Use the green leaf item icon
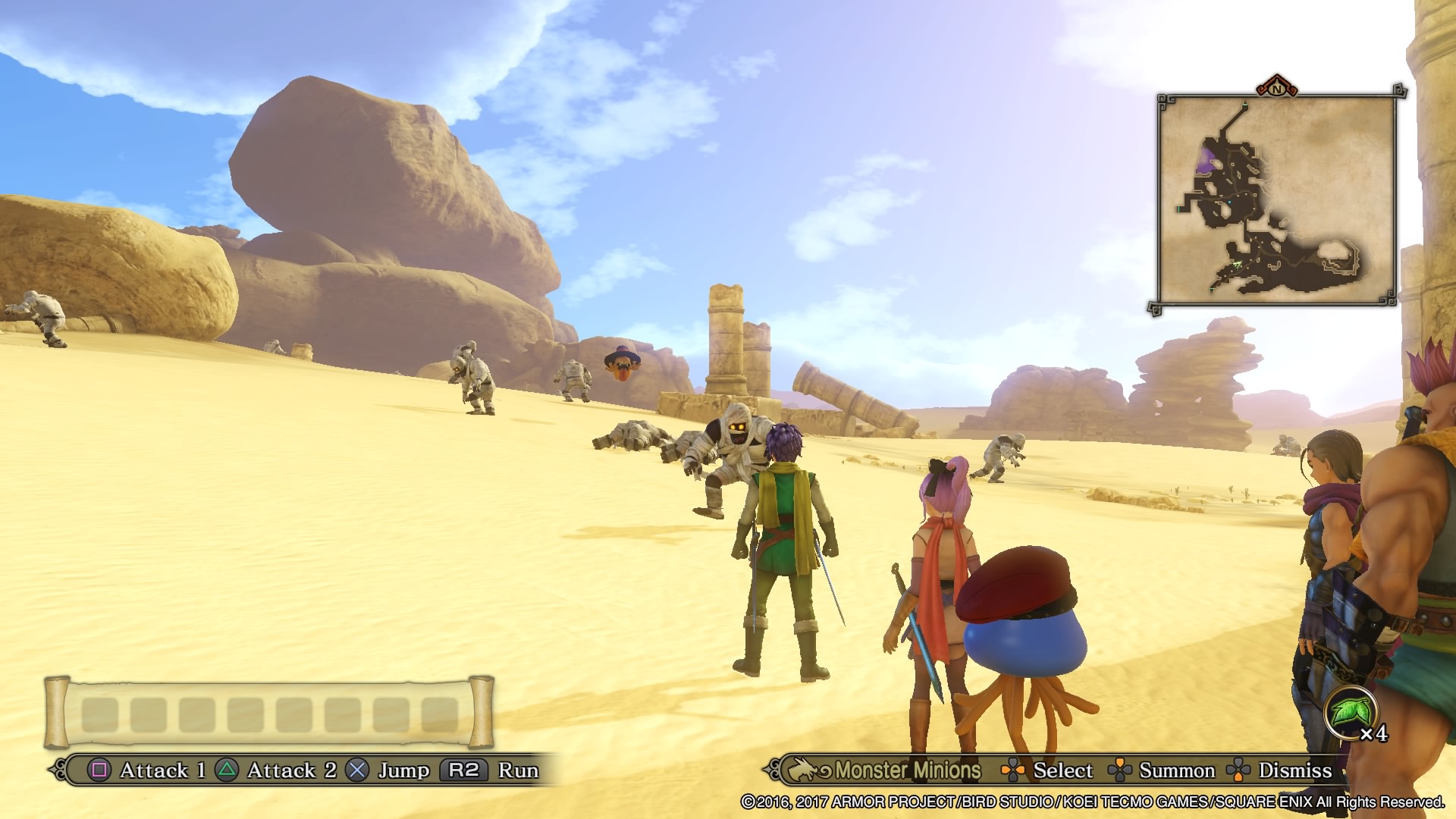Screen dimensions: 1456x819 [x=1351, y=714]
